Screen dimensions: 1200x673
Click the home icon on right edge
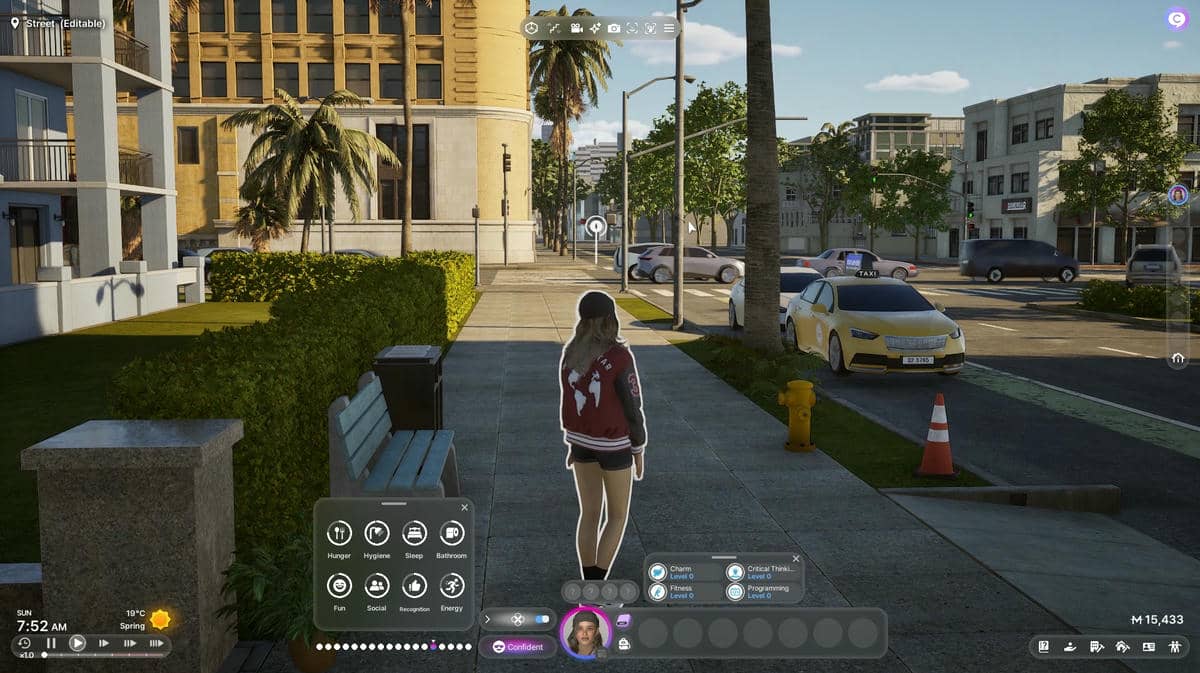tap(1178, 358)
